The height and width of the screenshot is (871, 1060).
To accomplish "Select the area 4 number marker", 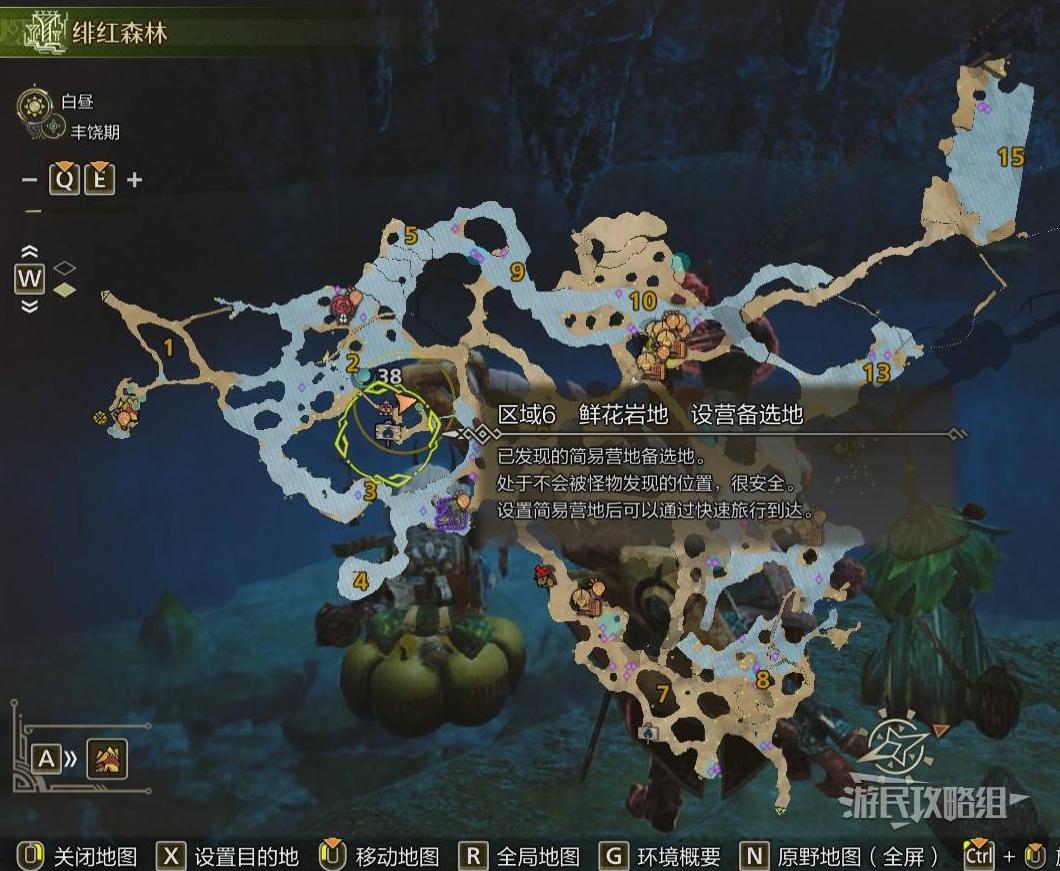I will 360,581.
